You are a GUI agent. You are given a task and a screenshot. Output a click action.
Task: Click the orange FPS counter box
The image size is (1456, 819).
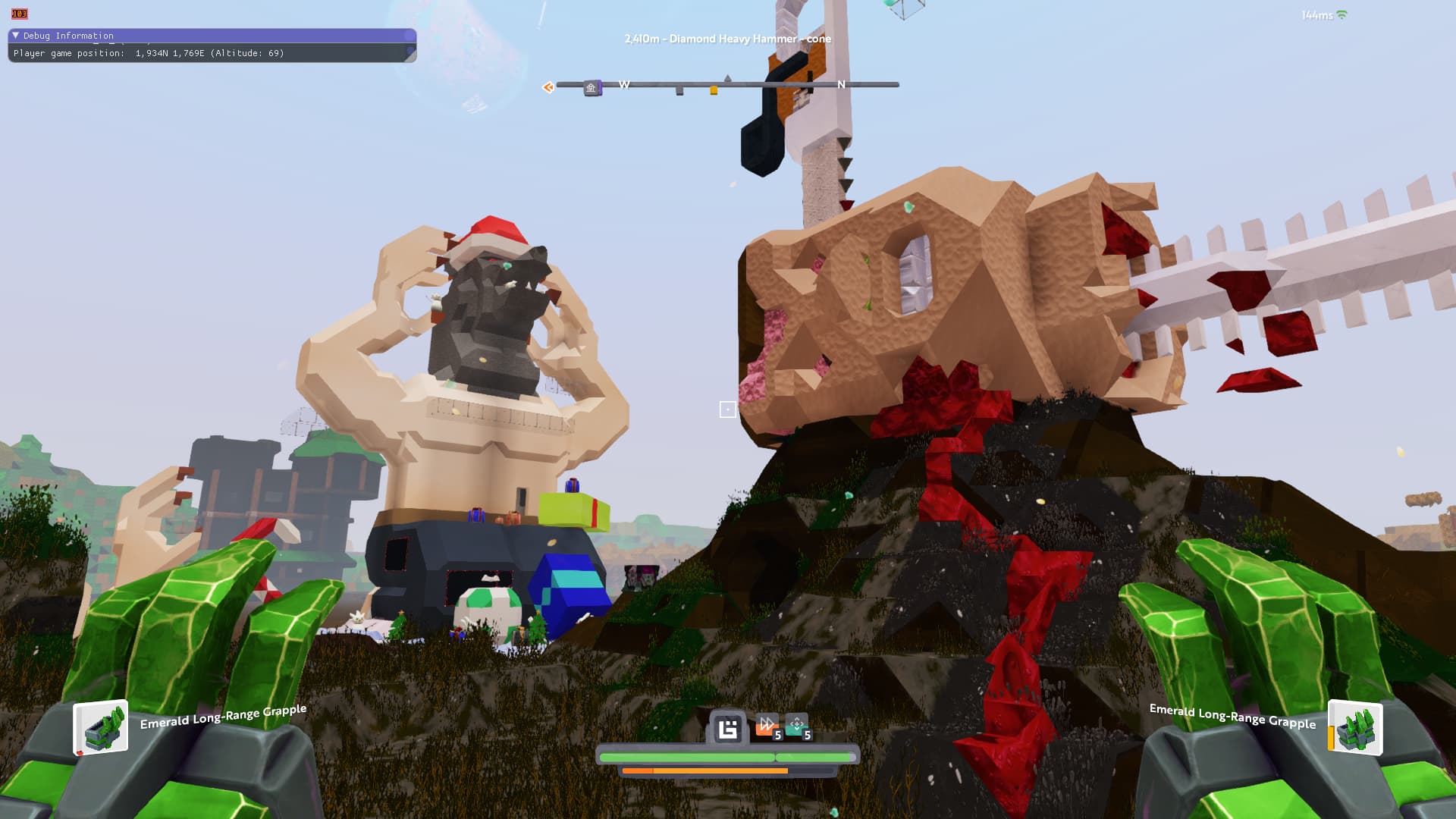19,14
